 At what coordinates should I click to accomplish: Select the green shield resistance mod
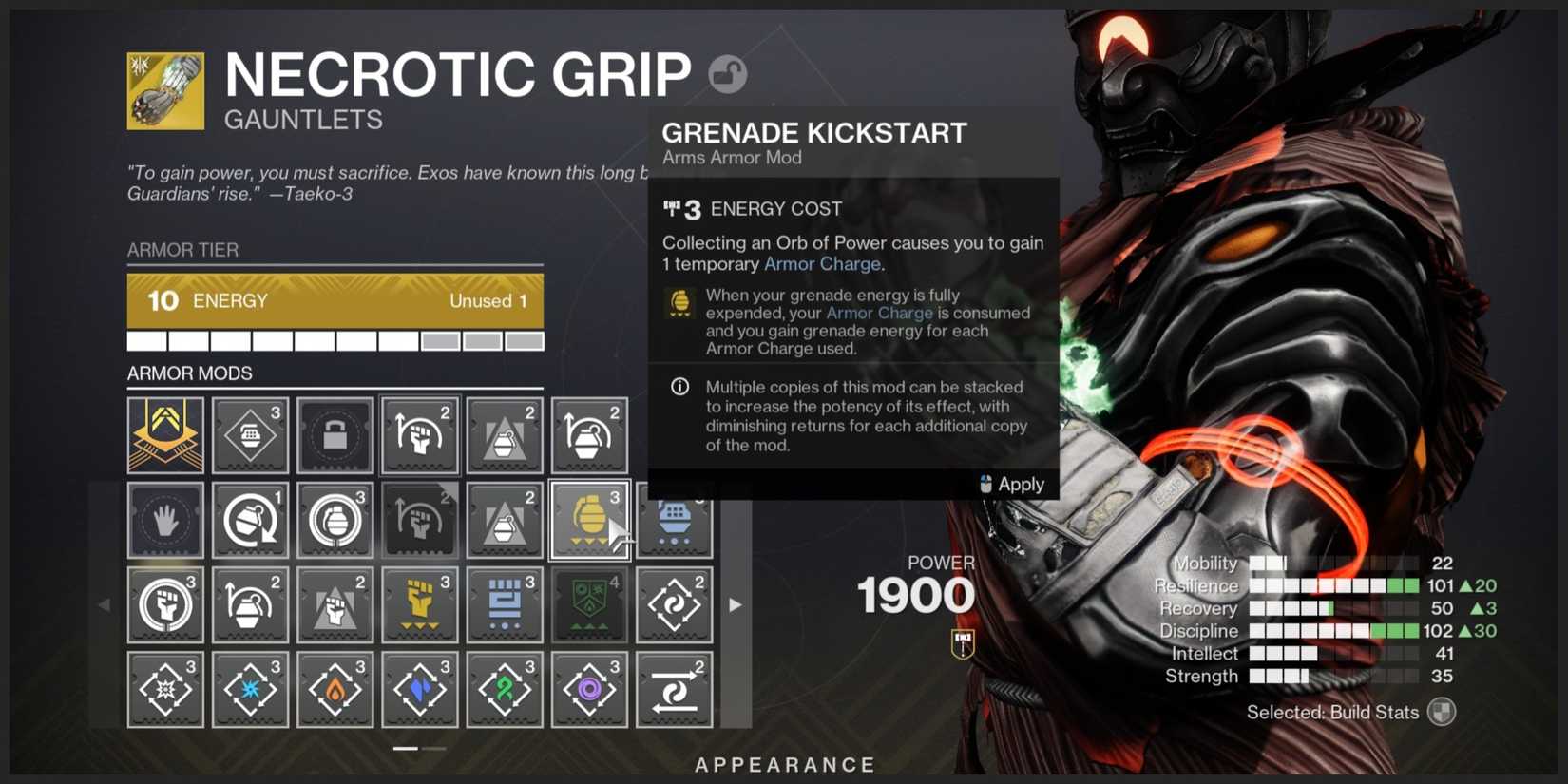(x=589, y=604)
